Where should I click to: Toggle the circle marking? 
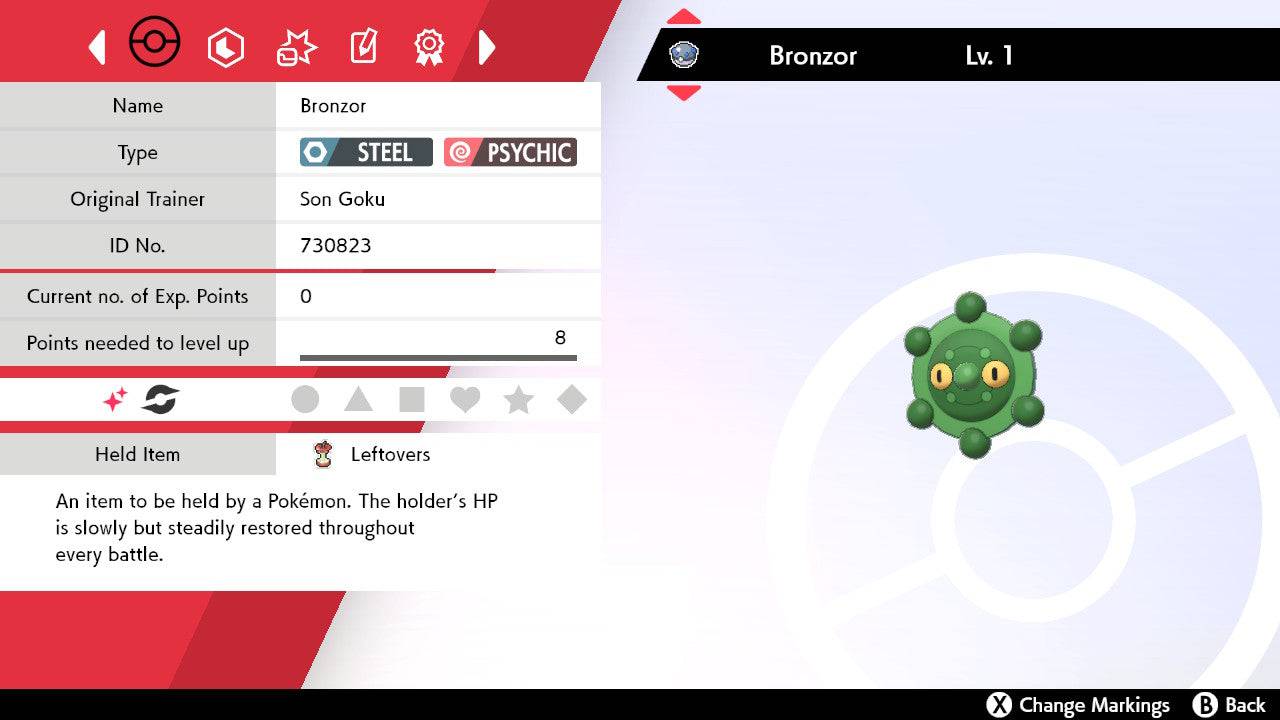coord(305,400)
